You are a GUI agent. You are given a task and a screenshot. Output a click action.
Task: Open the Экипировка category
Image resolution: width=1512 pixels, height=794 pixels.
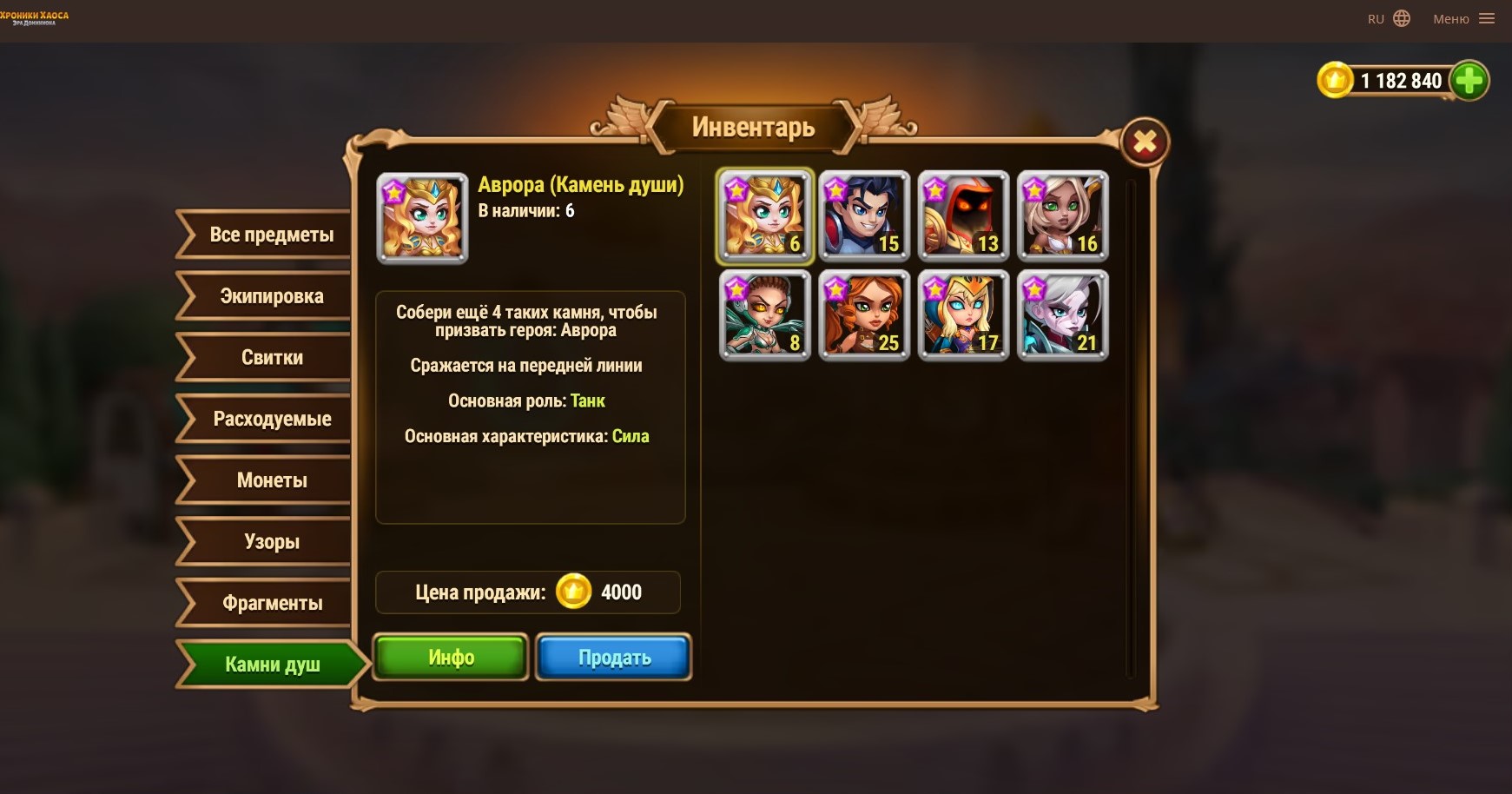(271, 296)
